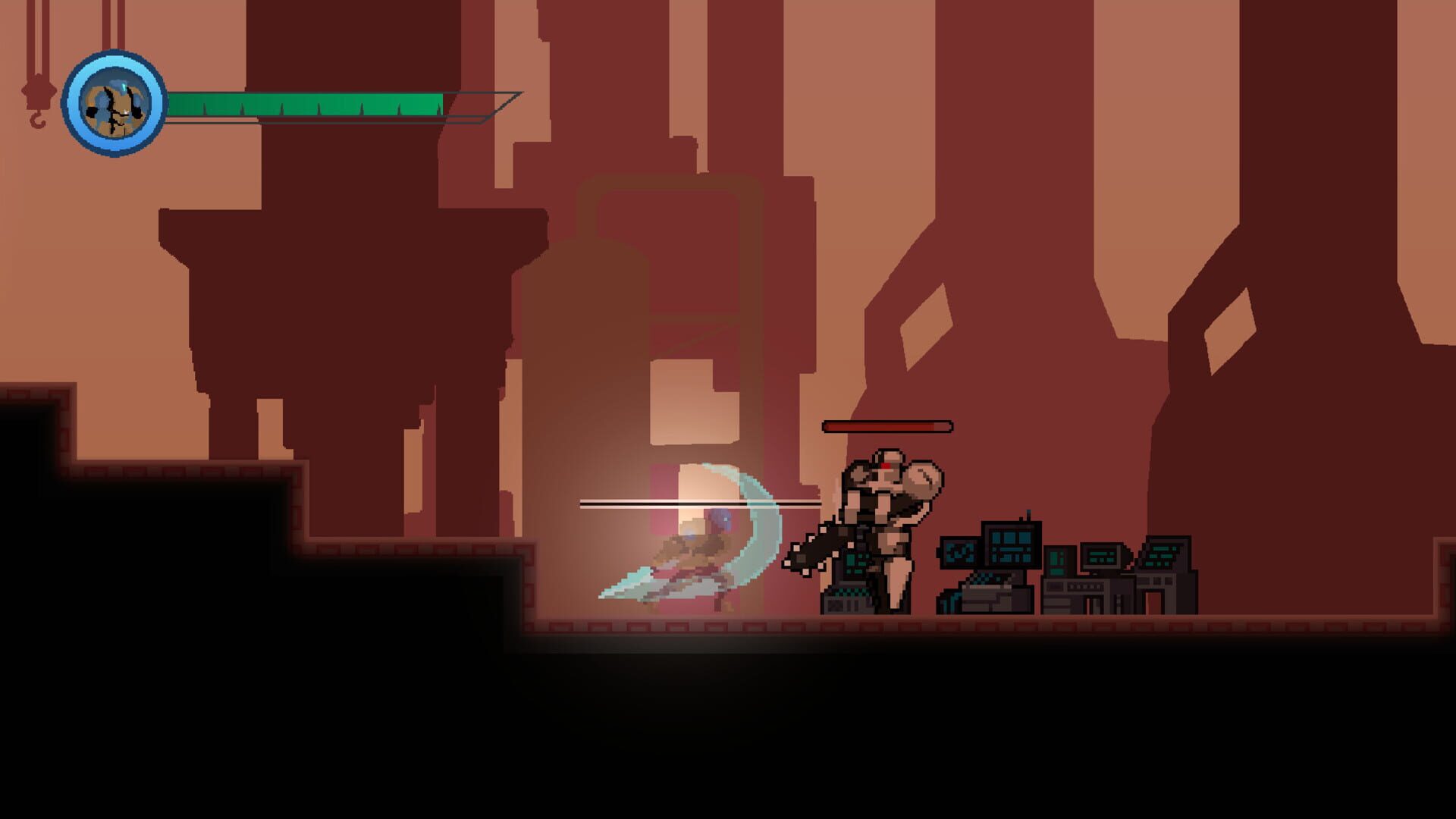1456x819 pixels.
Task: Select the tall antenna computer terminal
Action: [1011, 544]
